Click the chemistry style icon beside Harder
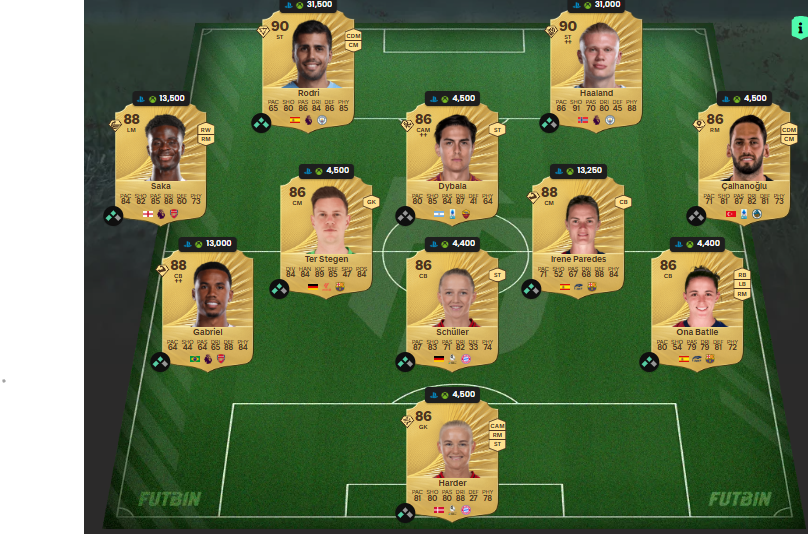Screen dimensions: 808x534 click(x=405, y=512)
